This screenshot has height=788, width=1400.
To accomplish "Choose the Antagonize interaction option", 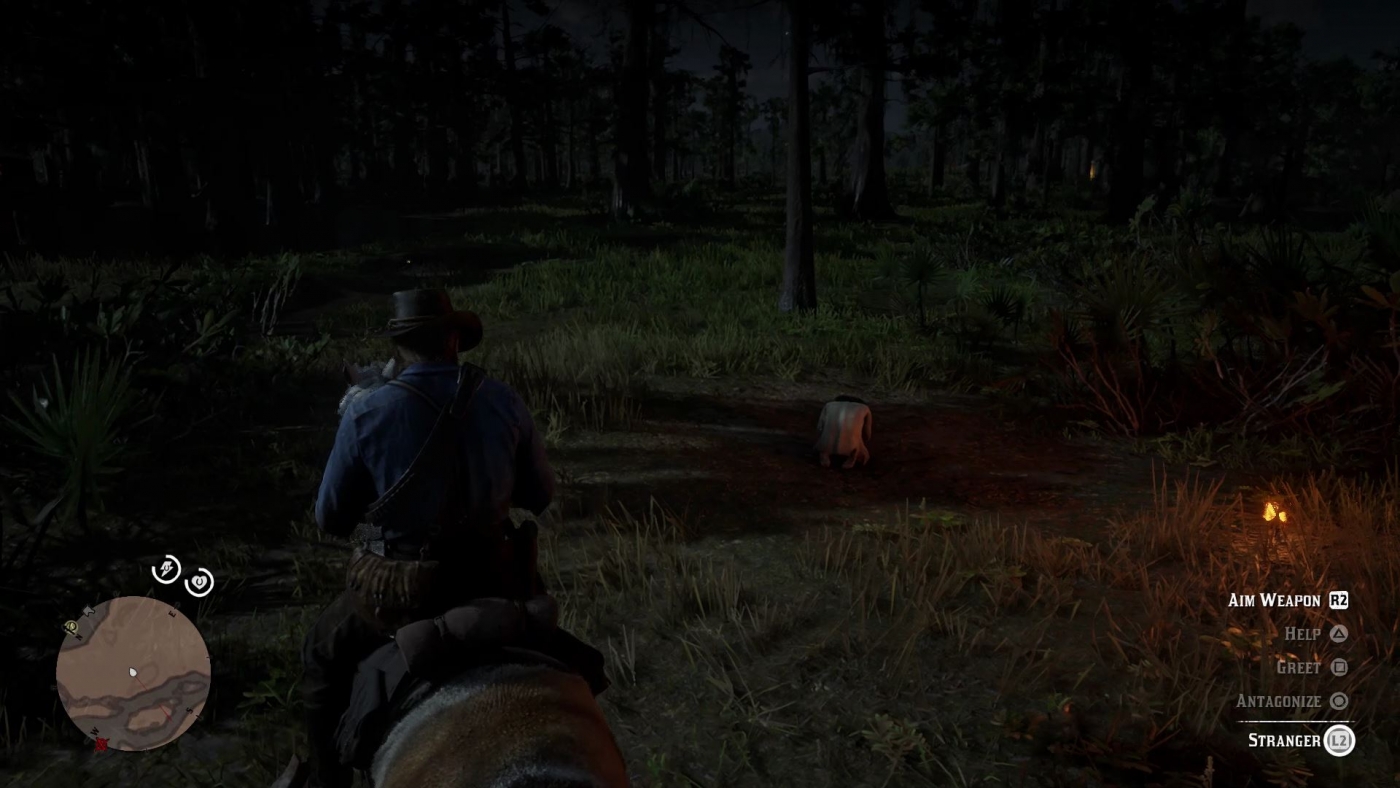I will 1277,701.
